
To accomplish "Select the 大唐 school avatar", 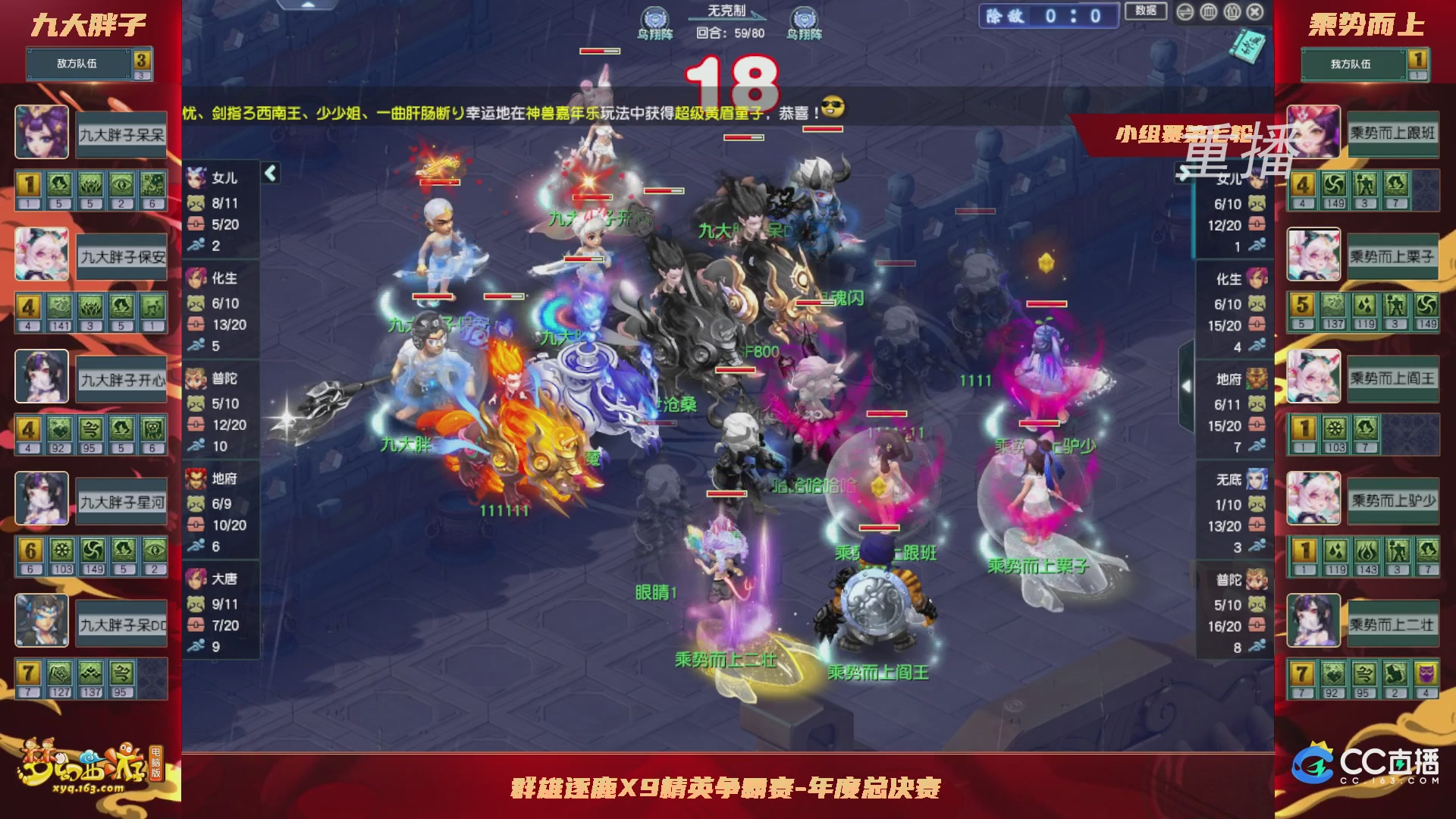I will 196,577.
